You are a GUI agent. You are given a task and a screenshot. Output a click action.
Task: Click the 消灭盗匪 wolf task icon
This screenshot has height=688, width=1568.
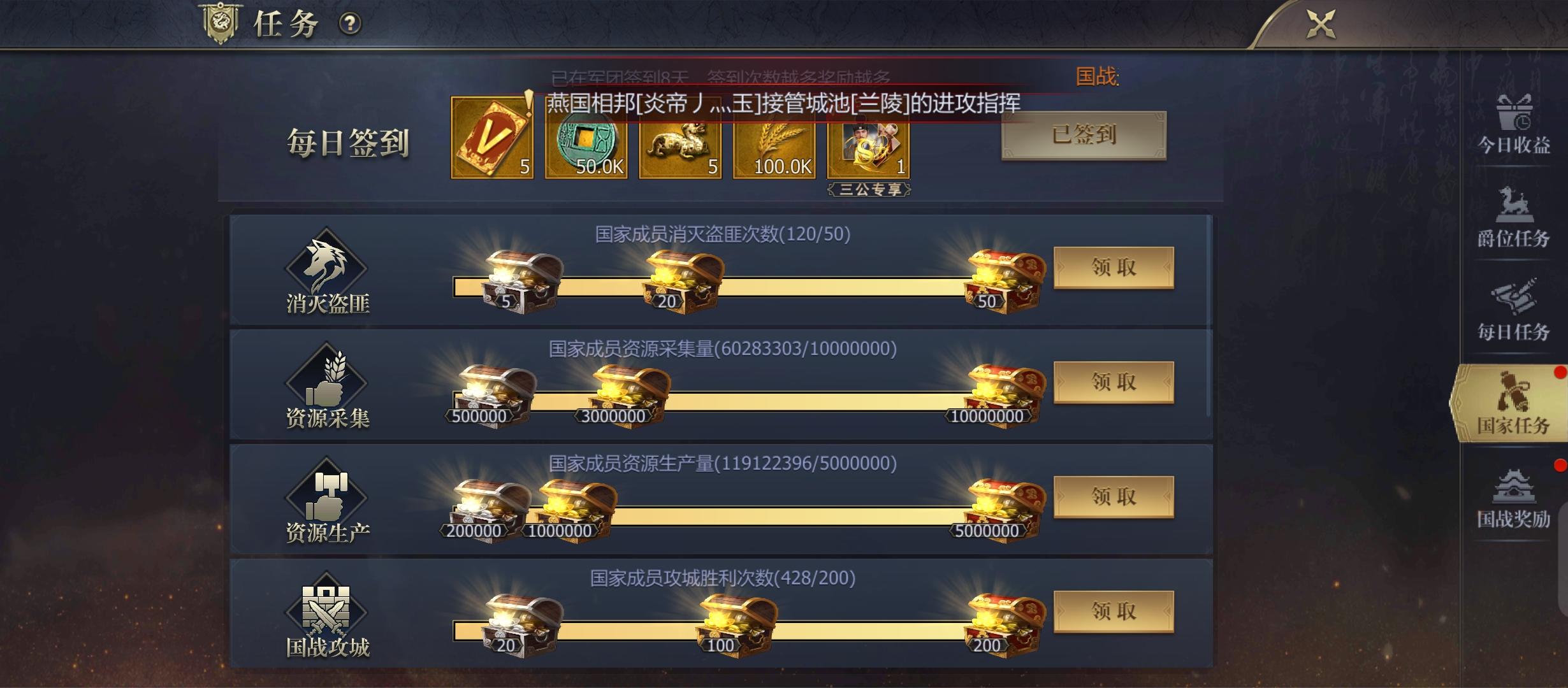point(326,271)
